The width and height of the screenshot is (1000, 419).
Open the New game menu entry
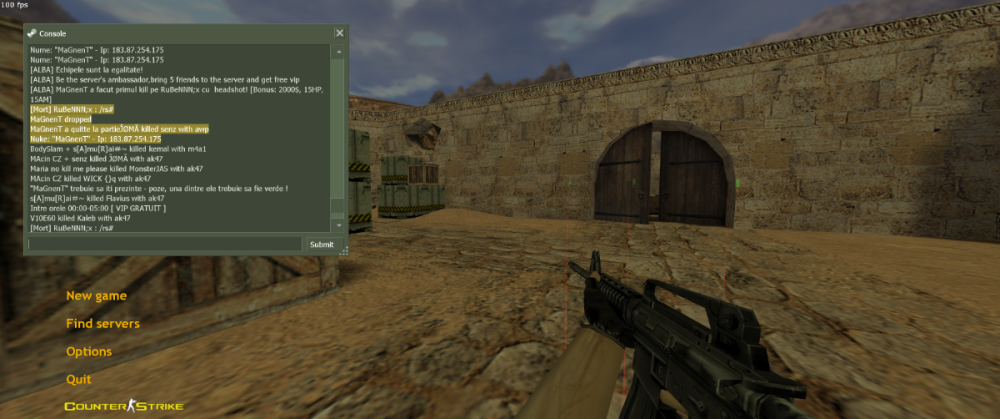tap(96, 296)
